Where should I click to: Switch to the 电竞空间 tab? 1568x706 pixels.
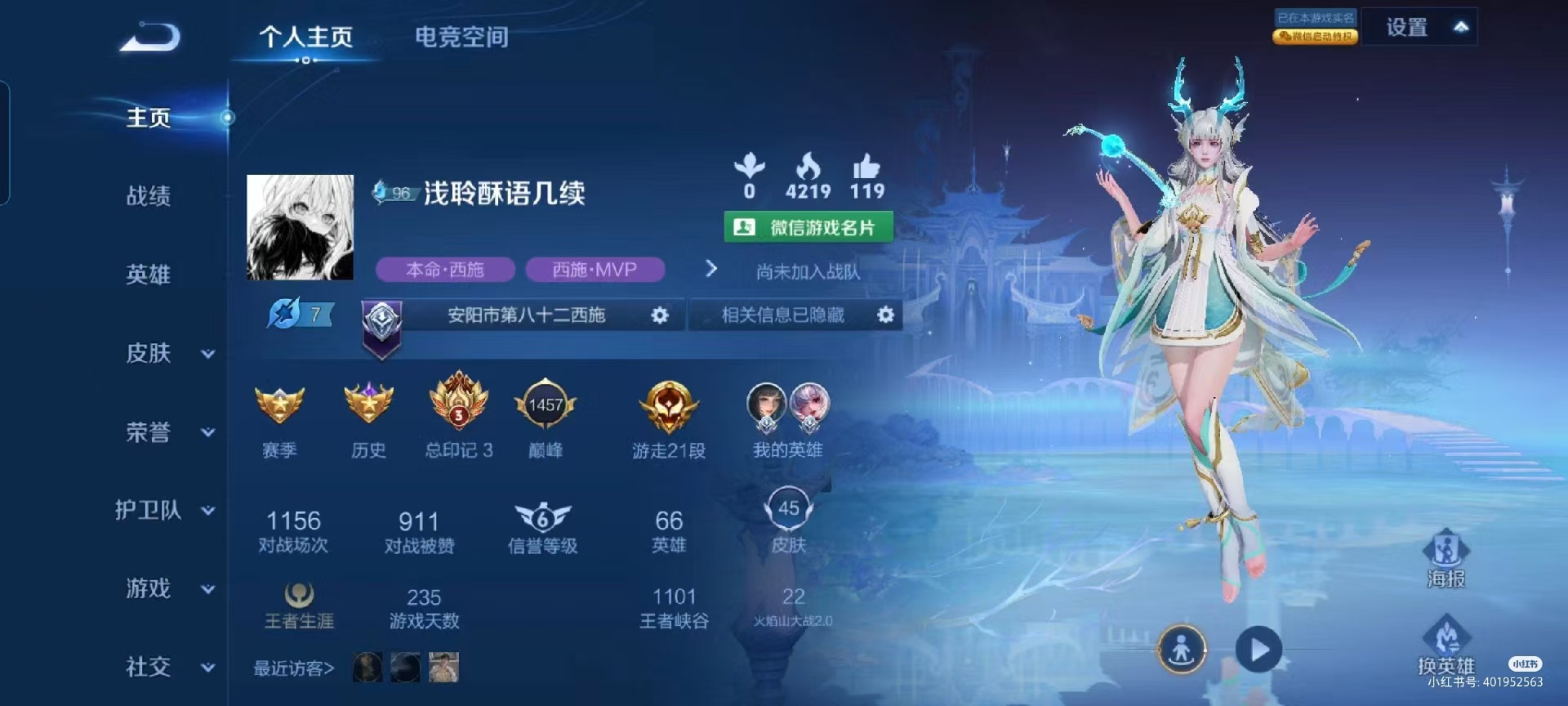(462, 37)
